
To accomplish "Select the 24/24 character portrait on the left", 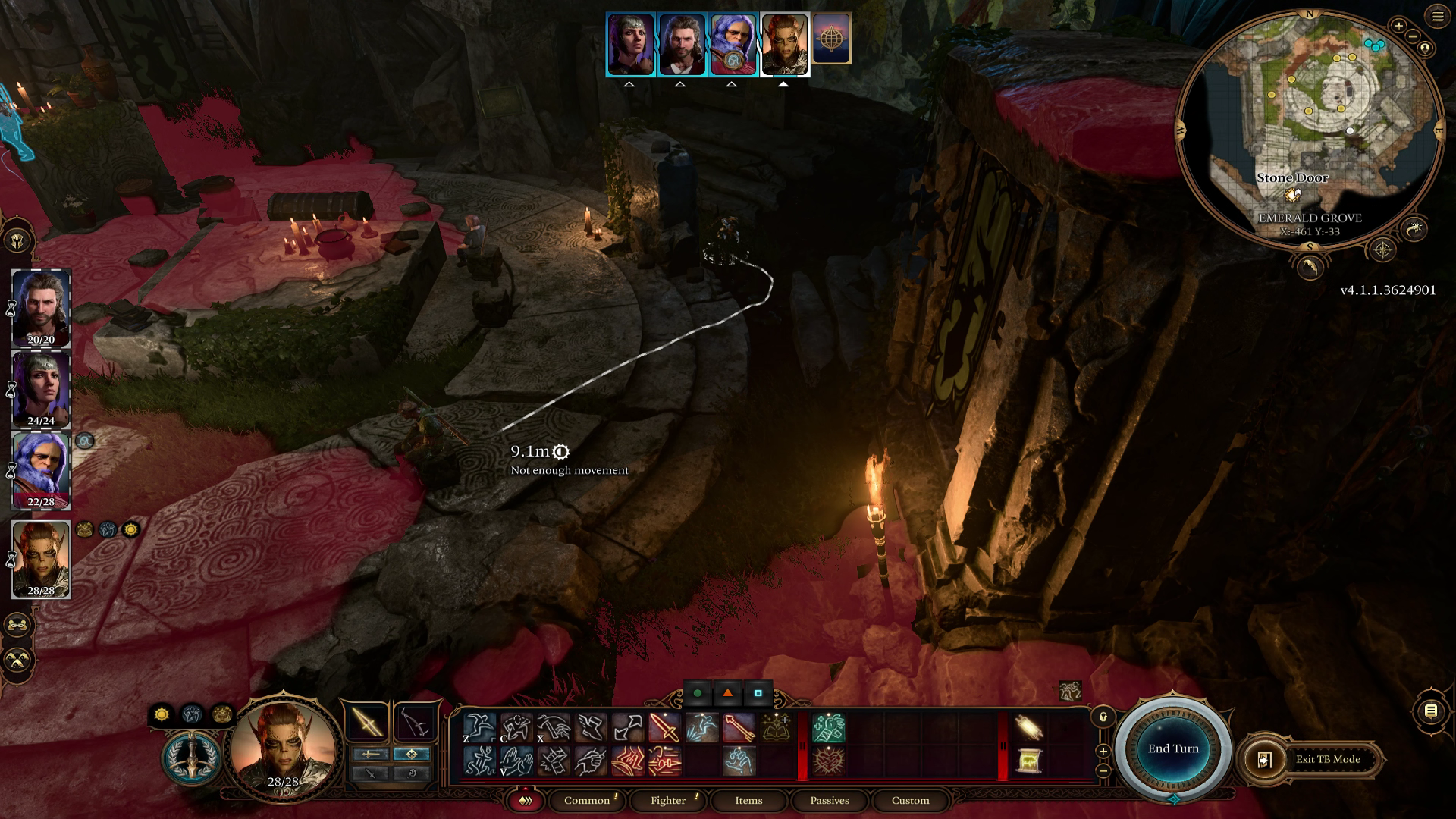I will (x=42, y=387).
